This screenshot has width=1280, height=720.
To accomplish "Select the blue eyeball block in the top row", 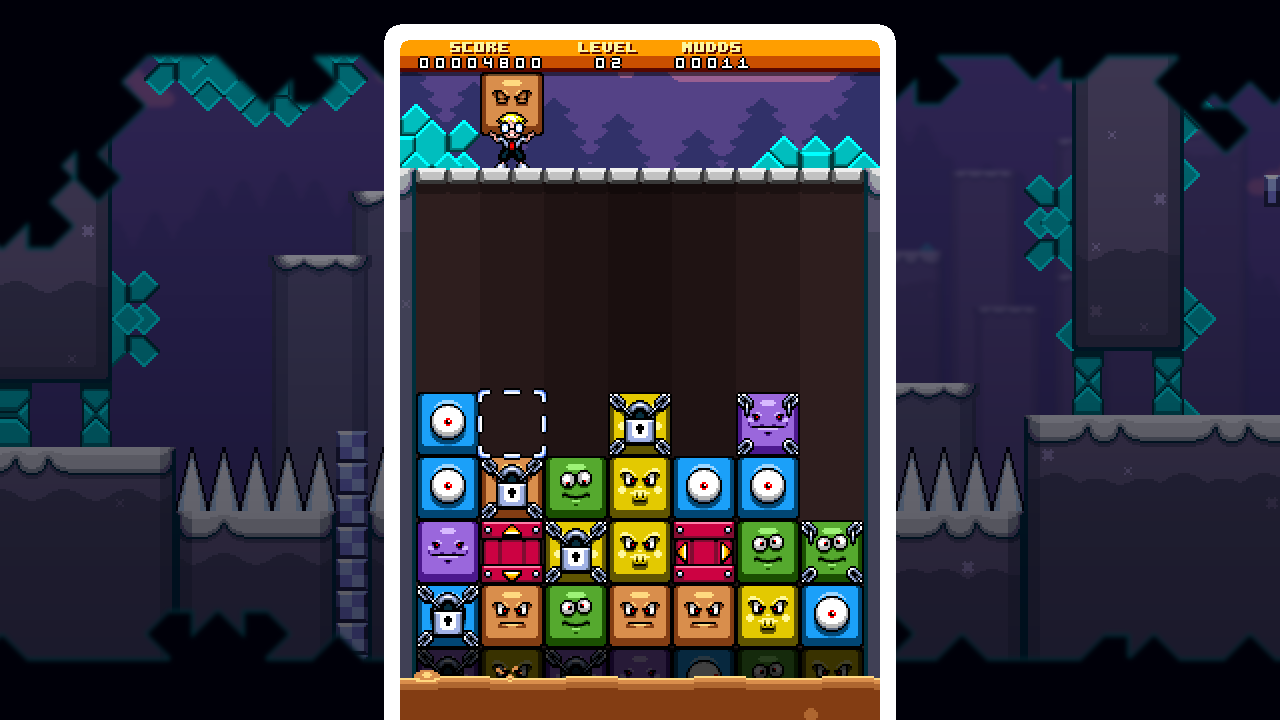I will [447, 421].
